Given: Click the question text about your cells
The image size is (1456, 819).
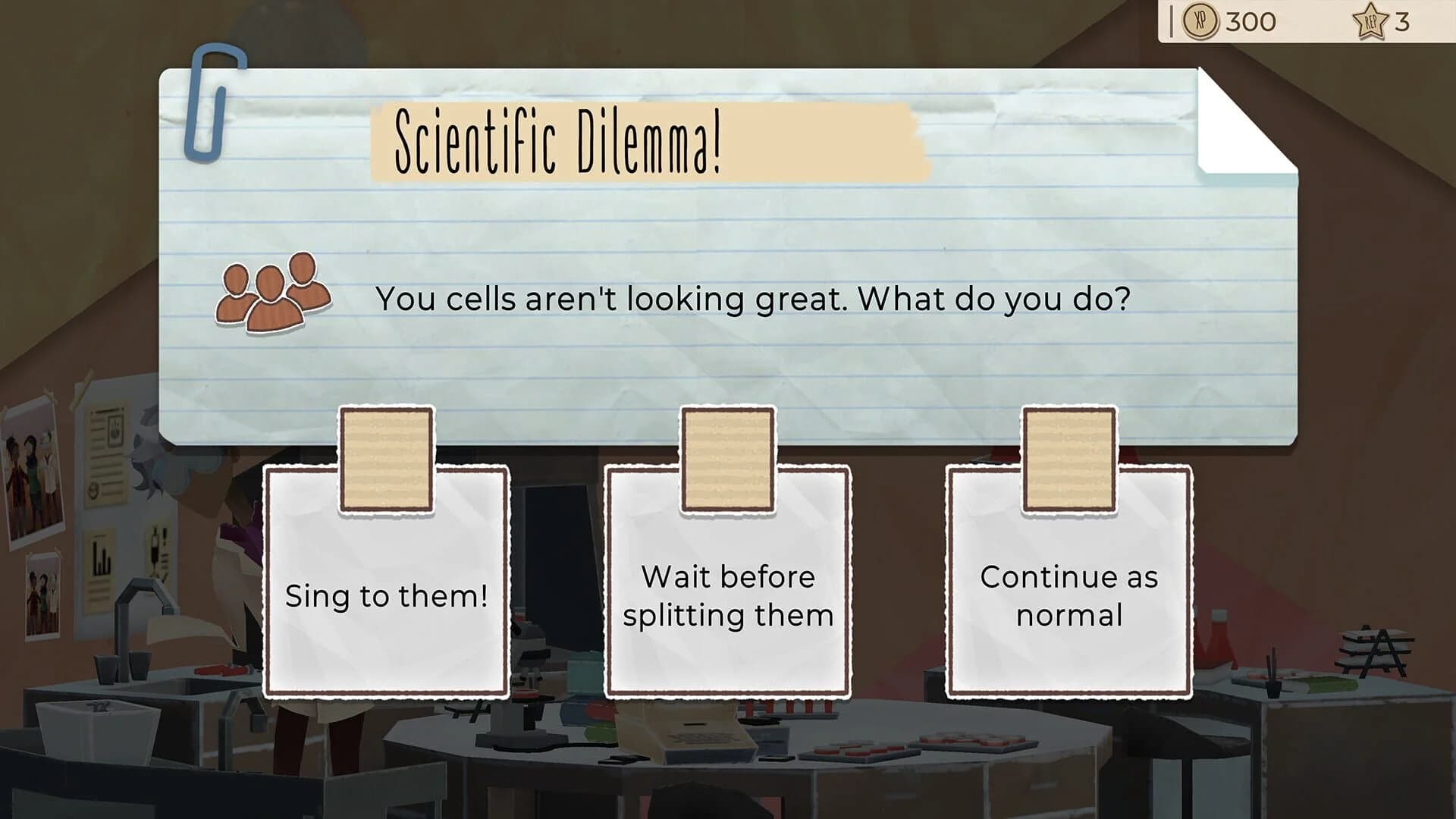Looking at the screenshot, I should pos(755,298).
